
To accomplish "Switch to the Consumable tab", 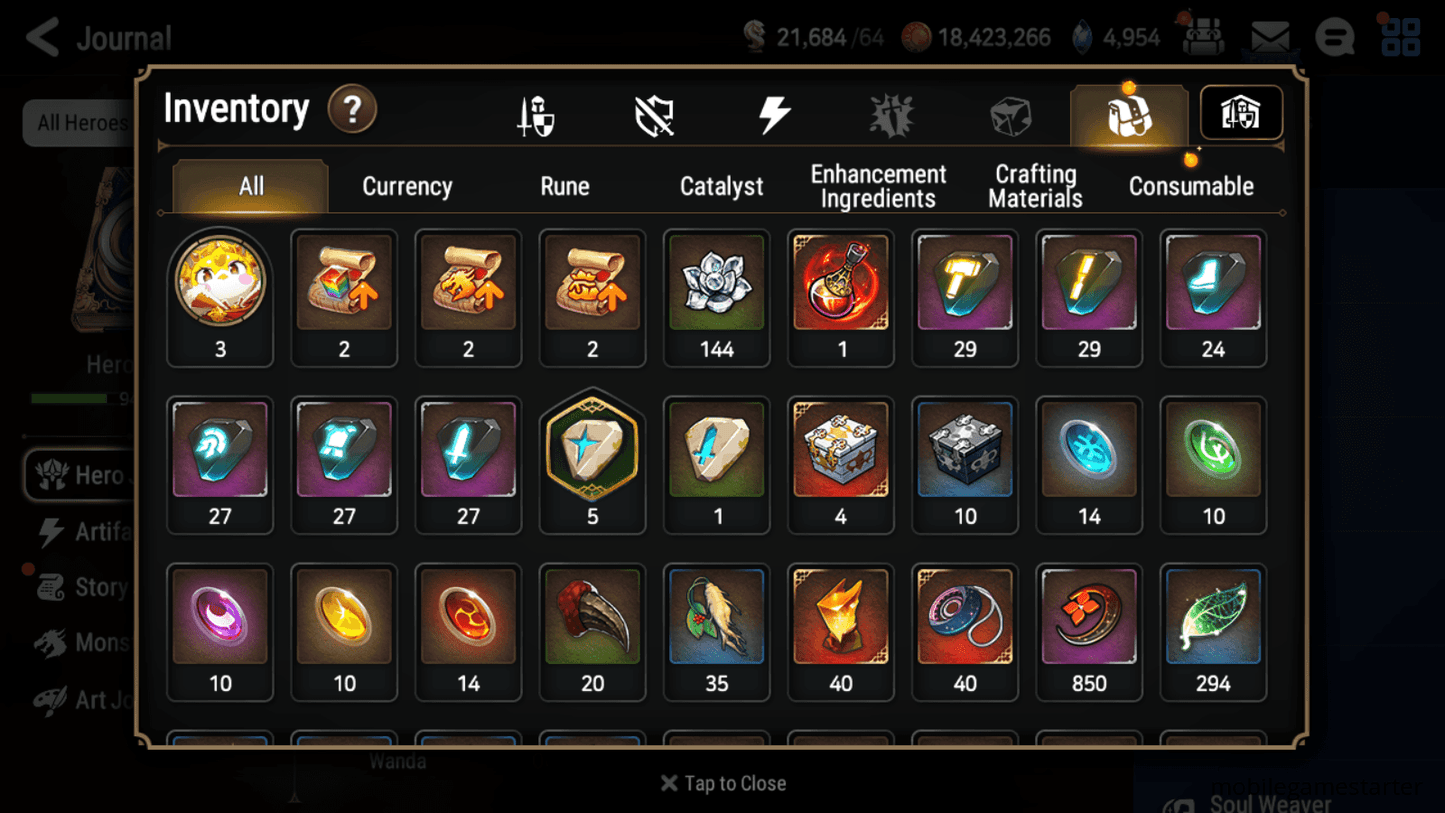I will pyautogui.click(x=1191, y=186).
